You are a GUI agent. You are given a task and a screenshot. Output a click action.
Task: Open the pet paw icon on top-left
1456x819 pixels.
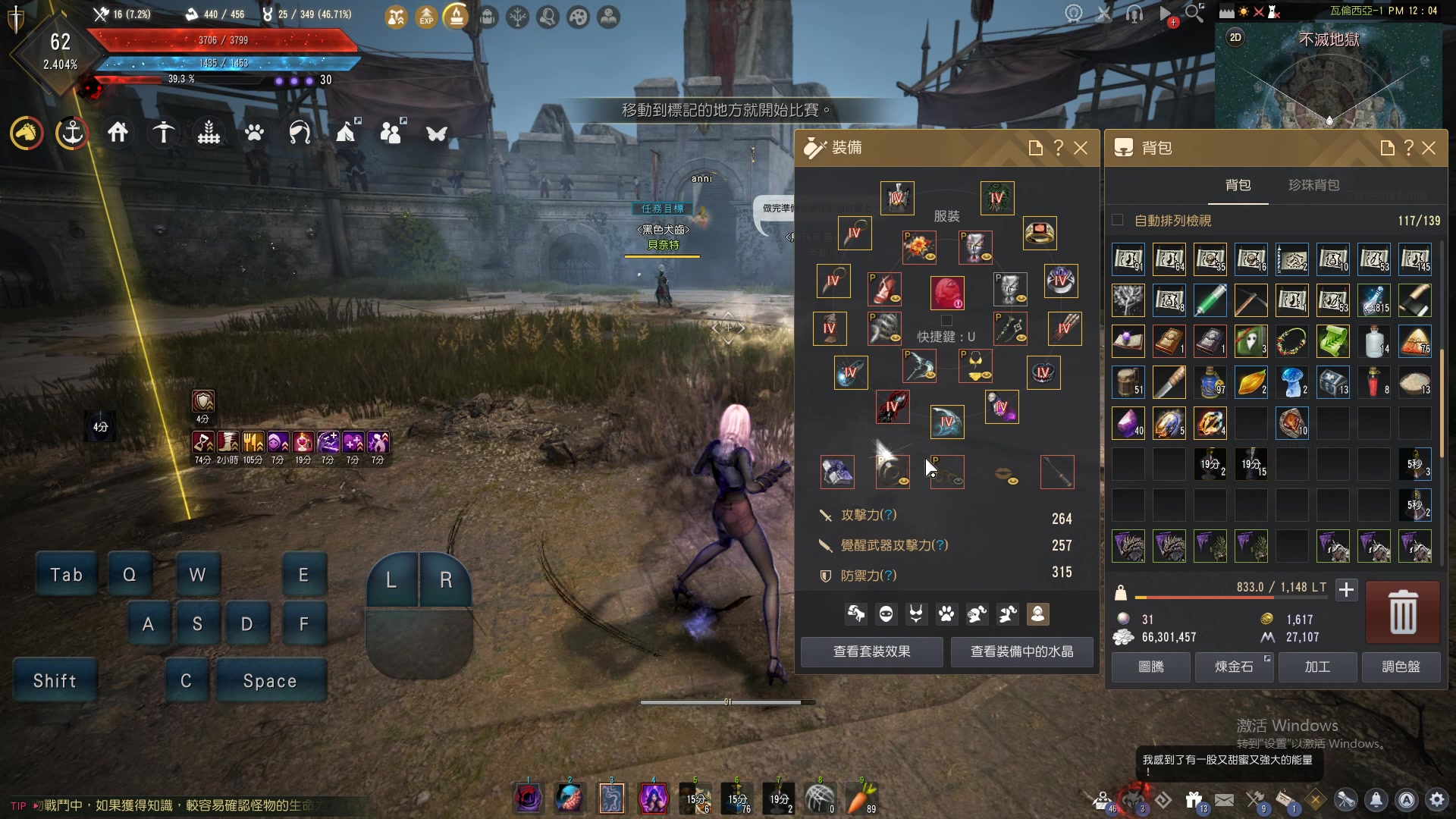click(x=254, y=133)
